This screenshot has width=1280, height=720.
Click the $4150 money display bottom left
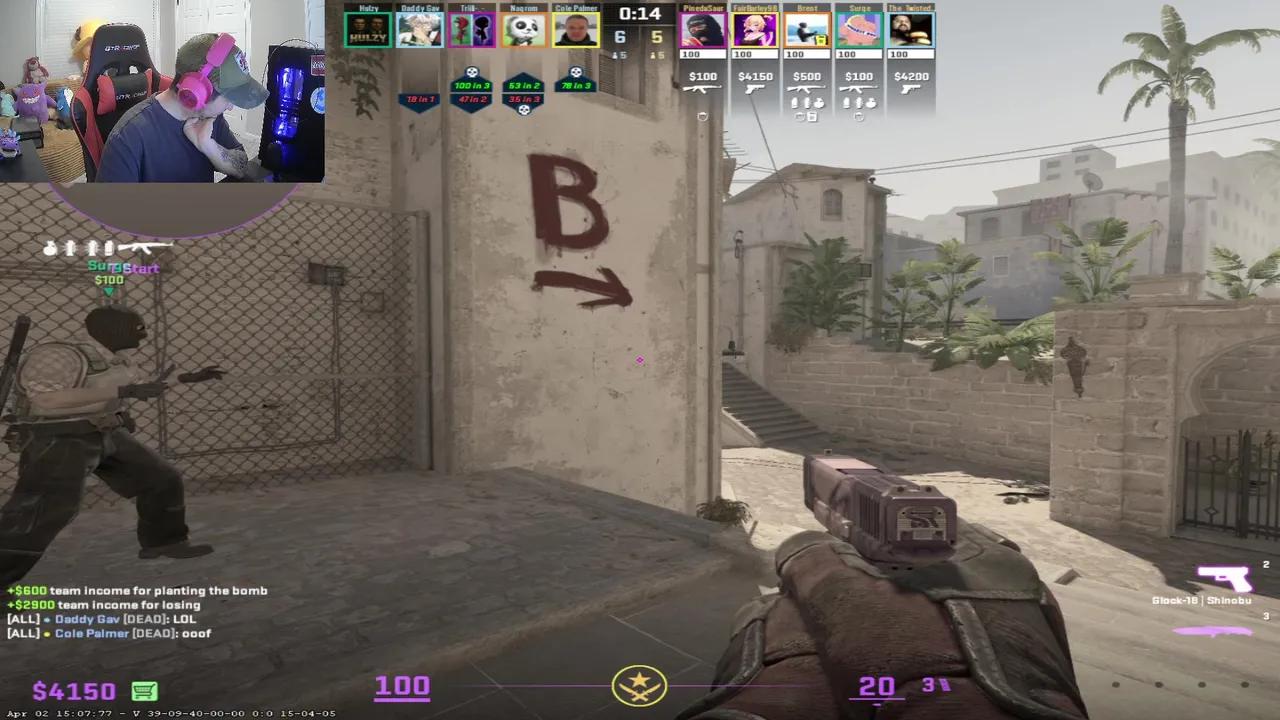coord(73,691)
